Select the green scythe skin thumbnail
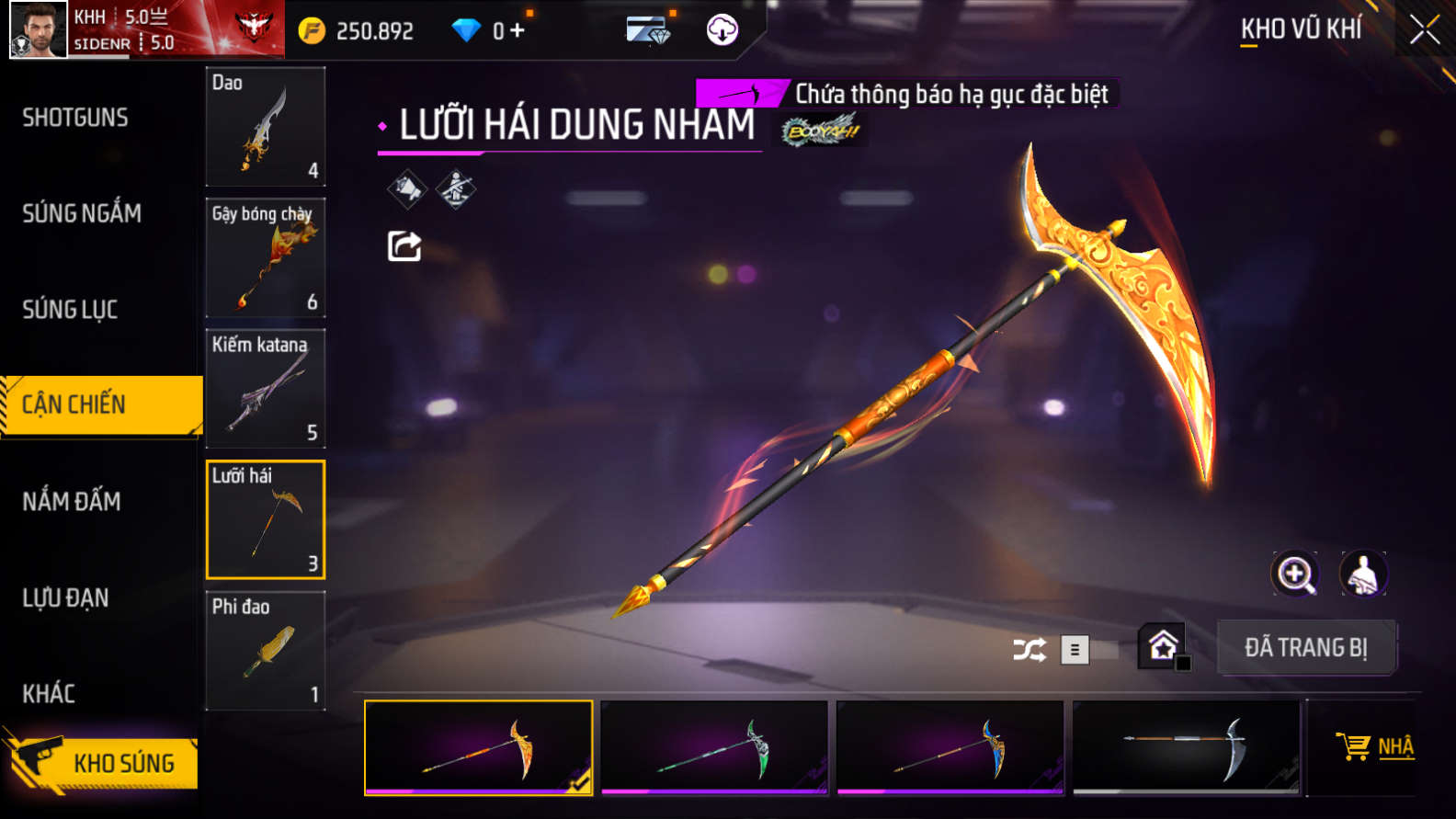Image resolution: width=1456 pixels, height=819 pixels. (714, 747)
